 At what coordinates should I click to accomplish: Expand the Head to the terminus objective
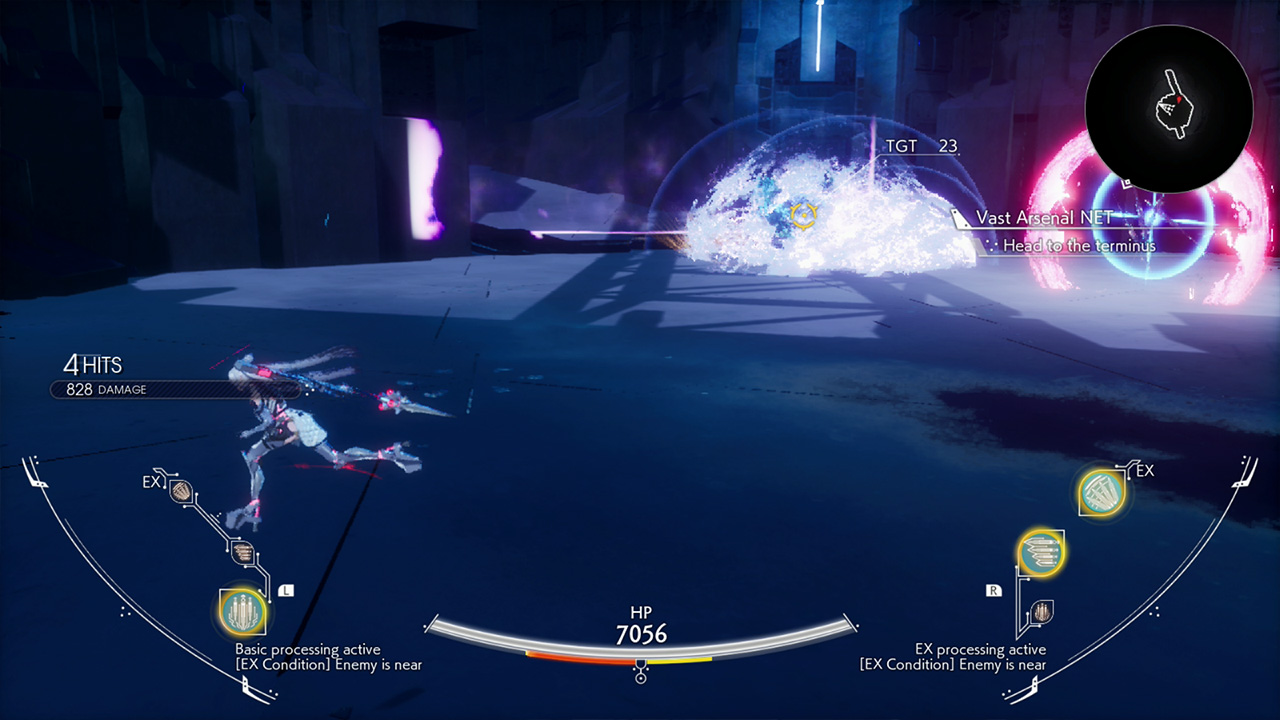pos(1078,245)
